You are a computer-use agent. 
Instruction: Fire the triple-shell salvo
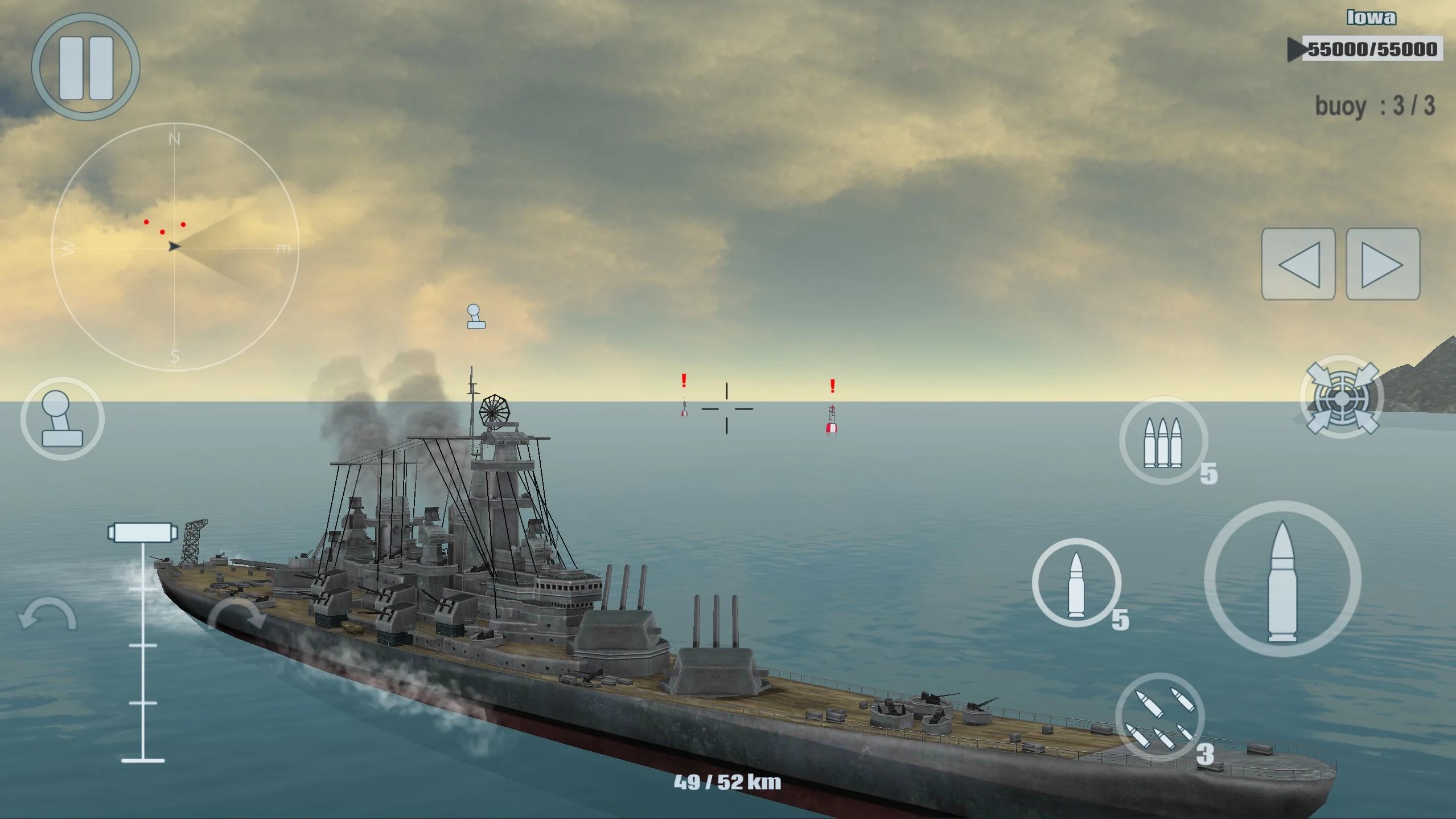point(1163,441)
